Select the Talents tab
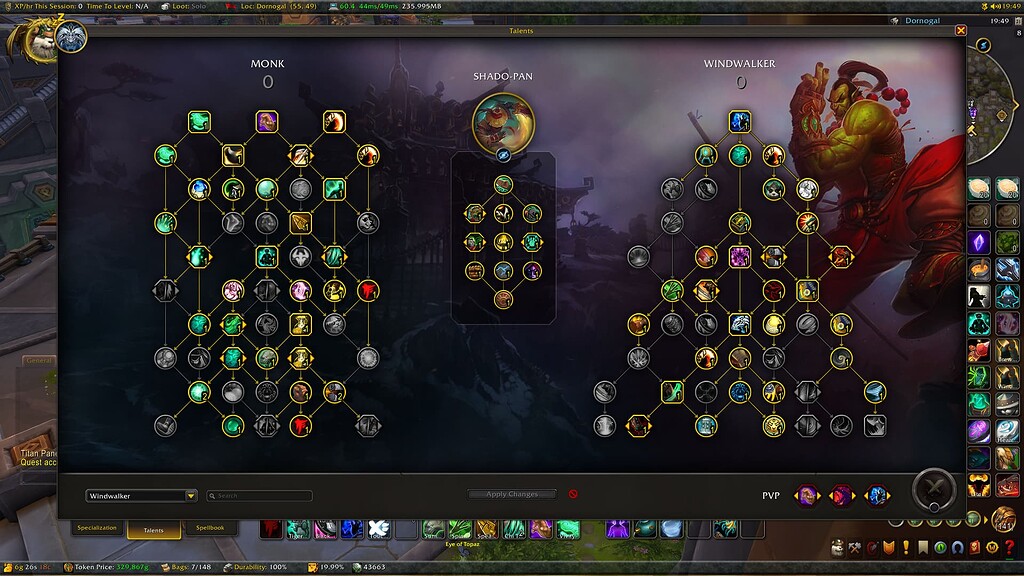The image size is (1024, 576). click(154, 530)
